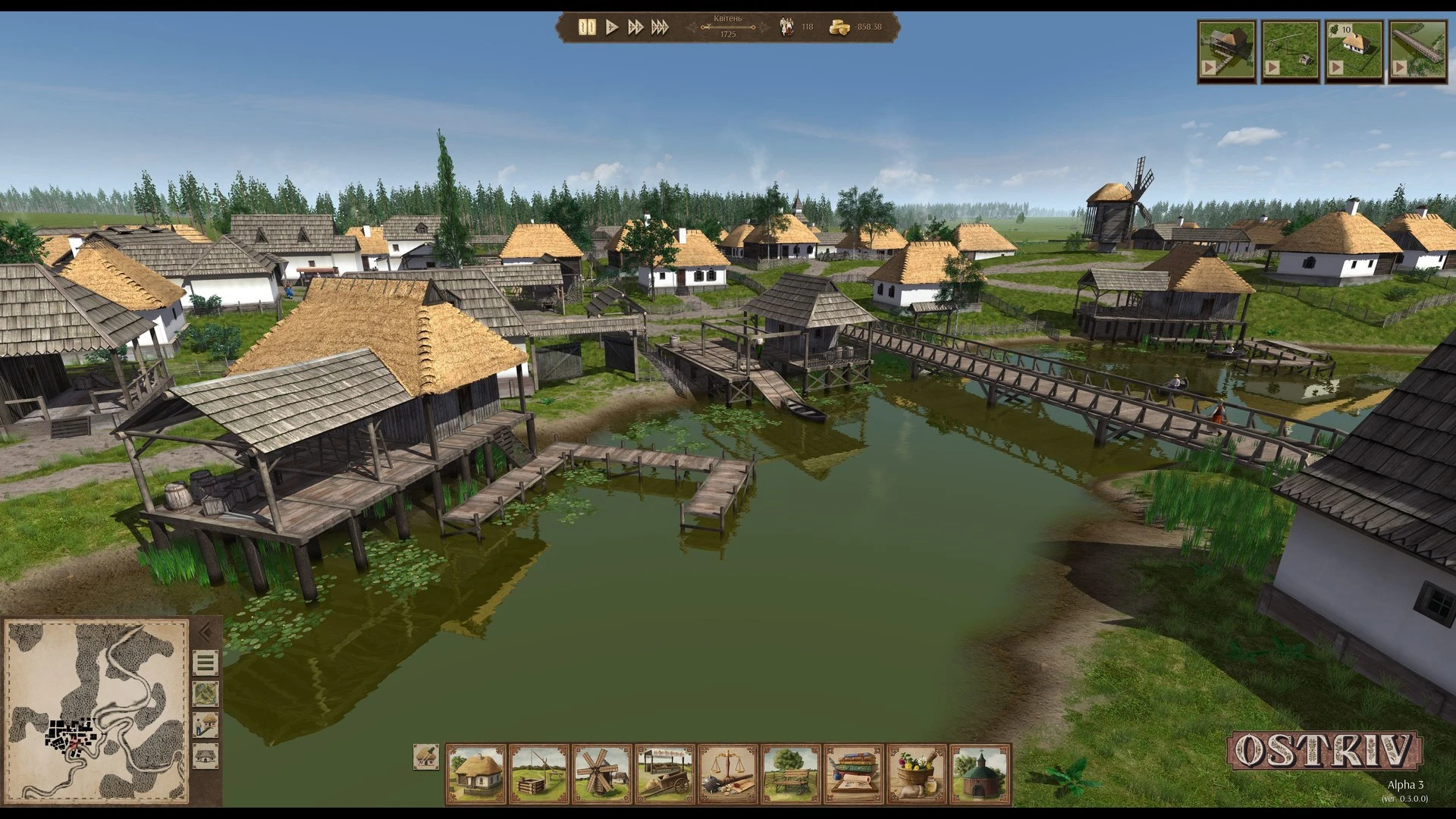This screenshot has width=1456, height=819.
Task: Select the scales and mace category
Action: pyautogui.click(x=728, y=773)
